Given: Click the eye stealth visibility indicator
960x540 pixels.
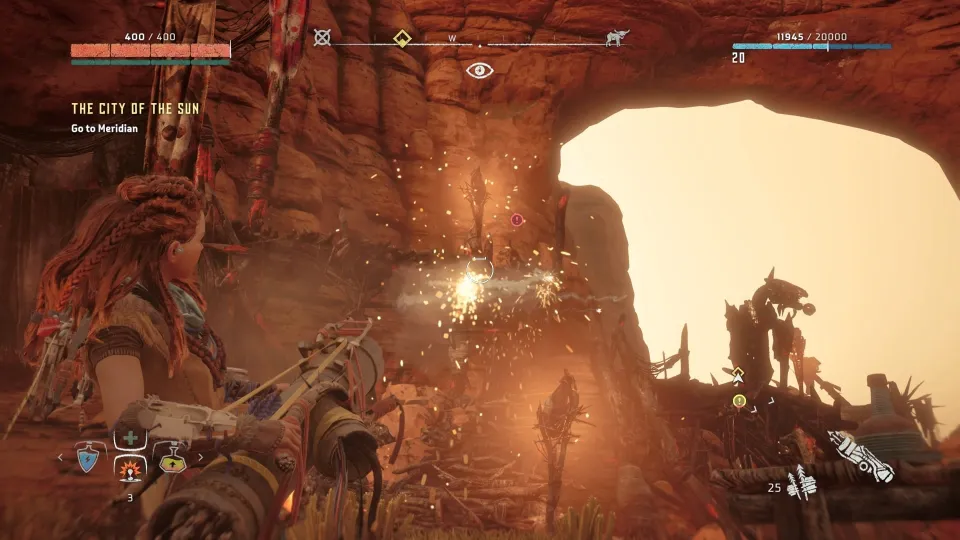Looking at the screenshot, I should click(x=479, y=70).
